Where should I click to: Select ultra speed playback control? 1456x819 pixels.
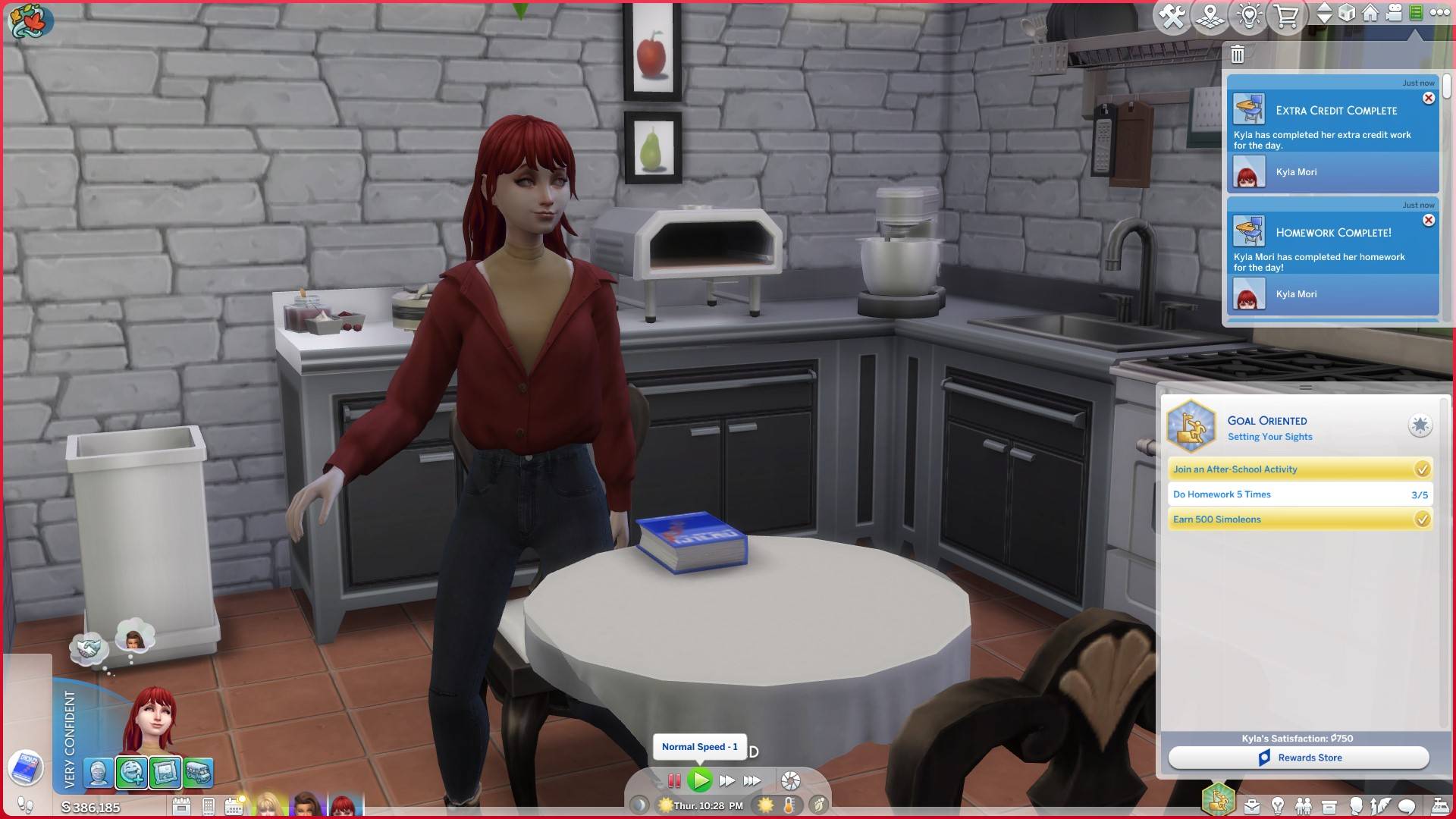(752, 780)
